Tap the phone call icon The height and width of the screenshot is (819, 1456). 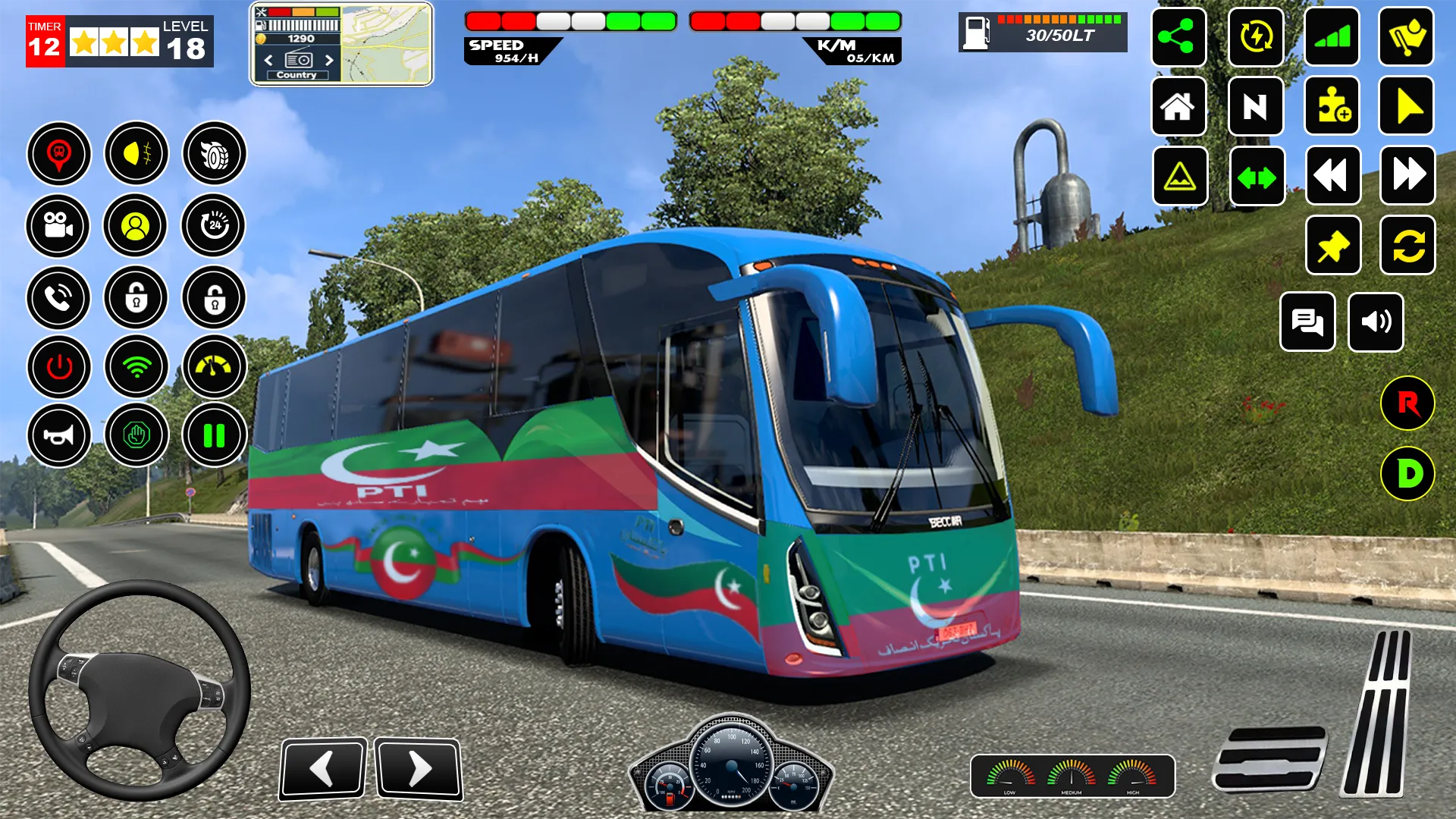point(59,298)
